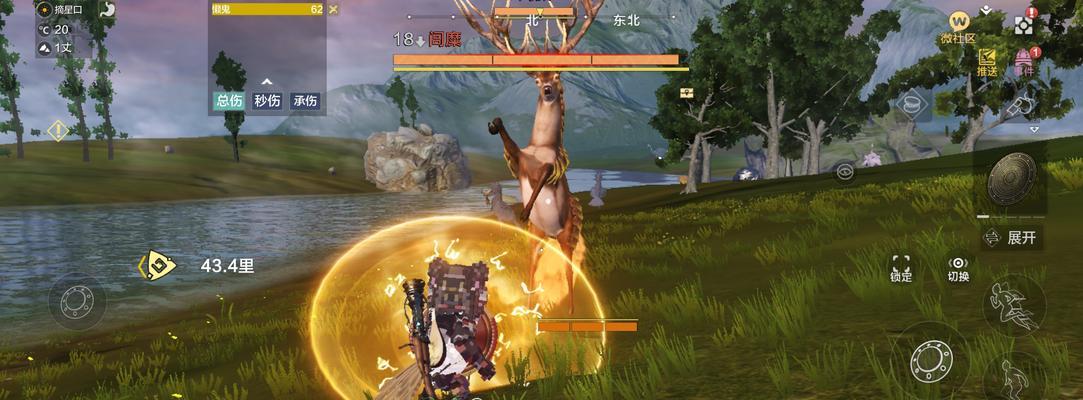Image resolution: width=1083 pixels, height=400 pixels.
Task: Tap the 展开 expand button
Action: tap(1011, 238)
